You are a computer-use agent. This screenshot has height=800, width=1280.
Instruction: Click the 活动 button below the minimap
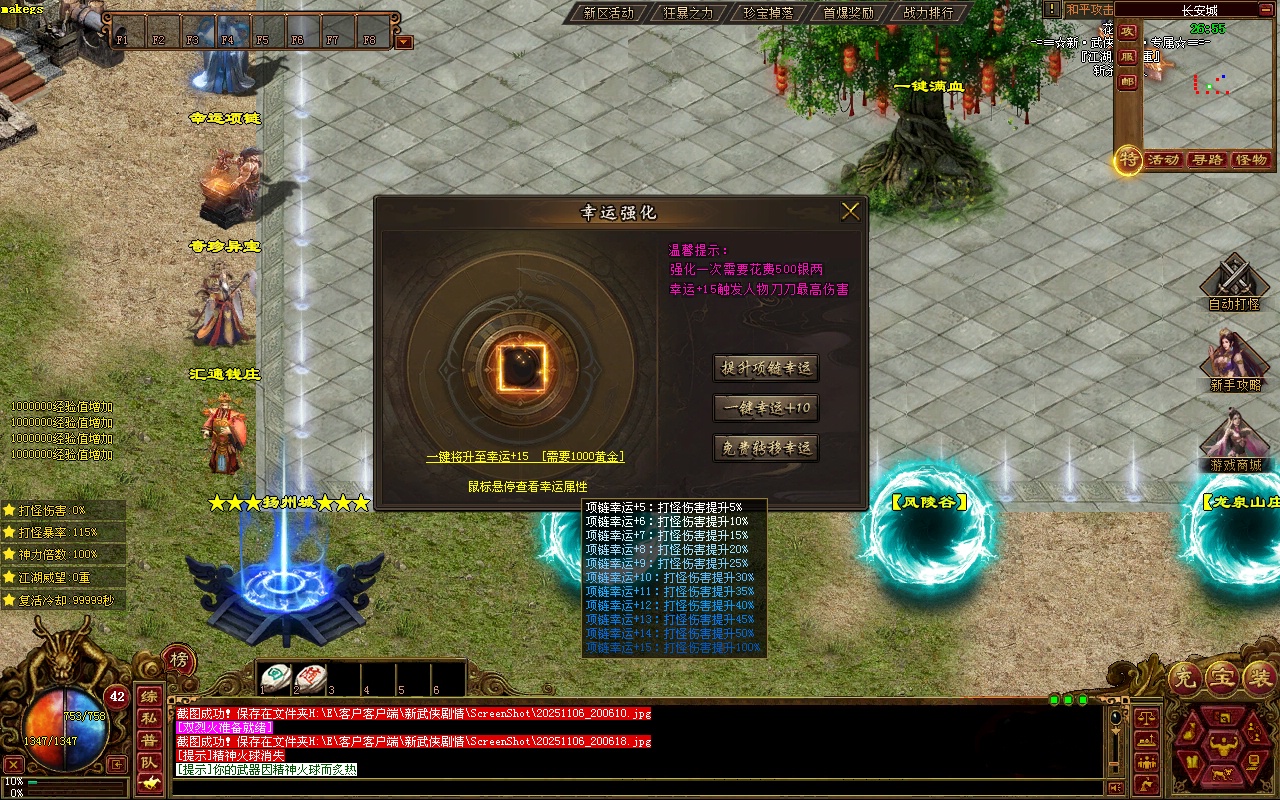1163,160
